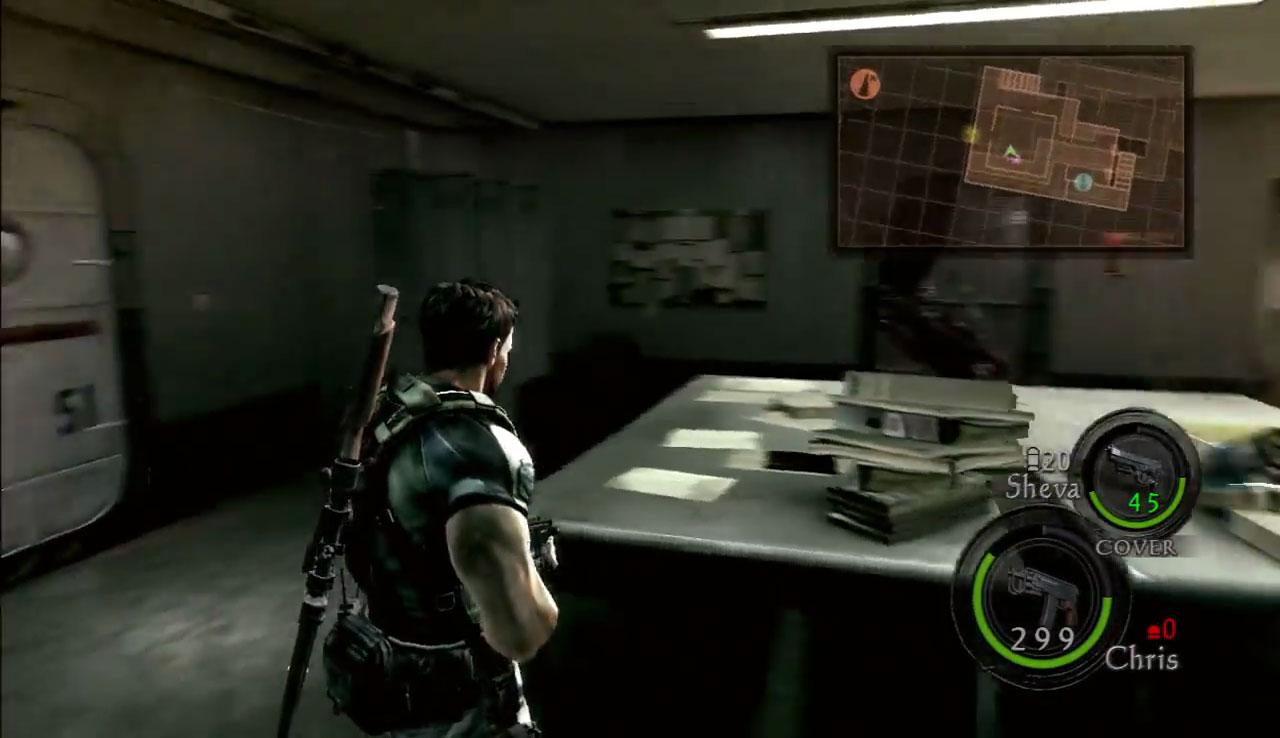
Task: Open the minimap display
Action: point(1012,150)
